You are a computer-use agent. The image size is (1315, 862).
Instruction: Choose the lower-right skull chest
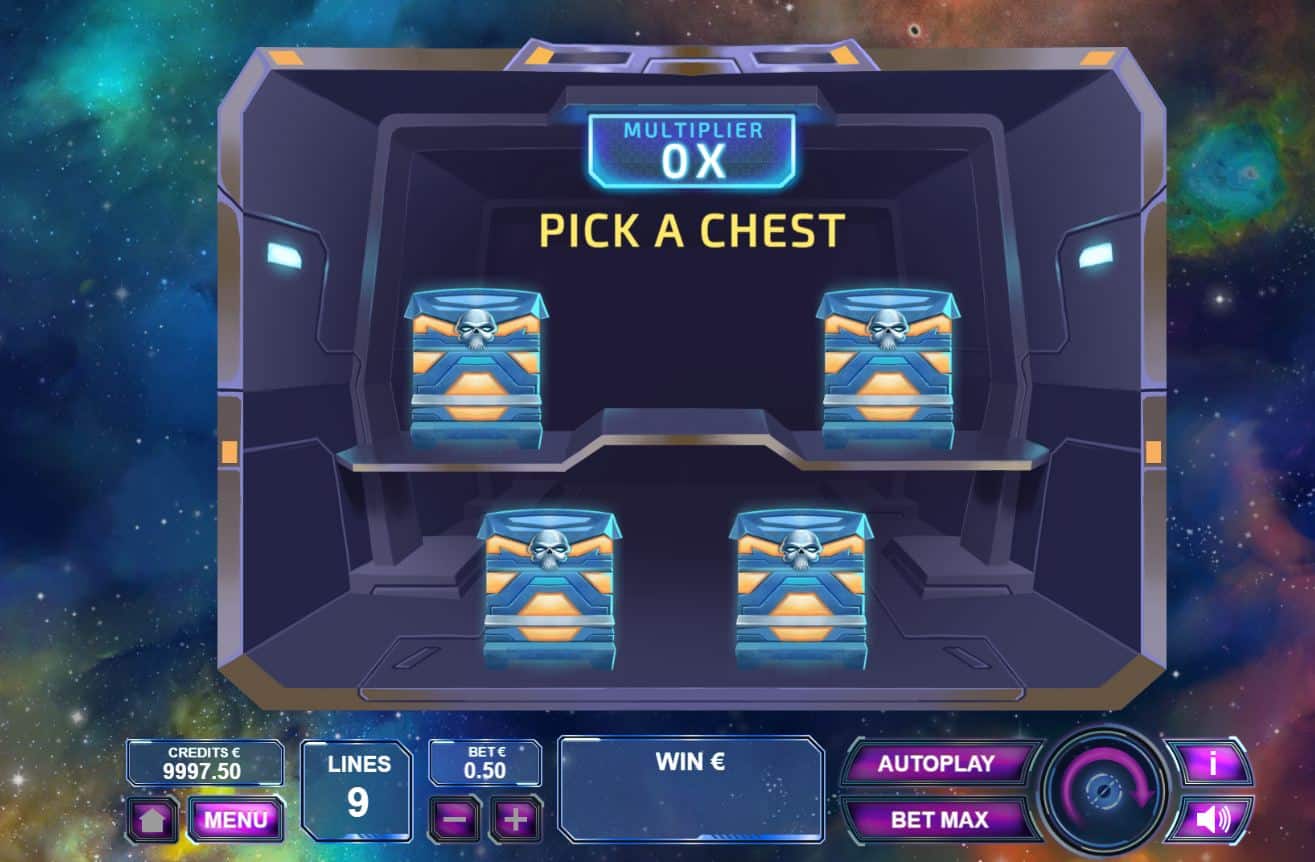point(801,590)
